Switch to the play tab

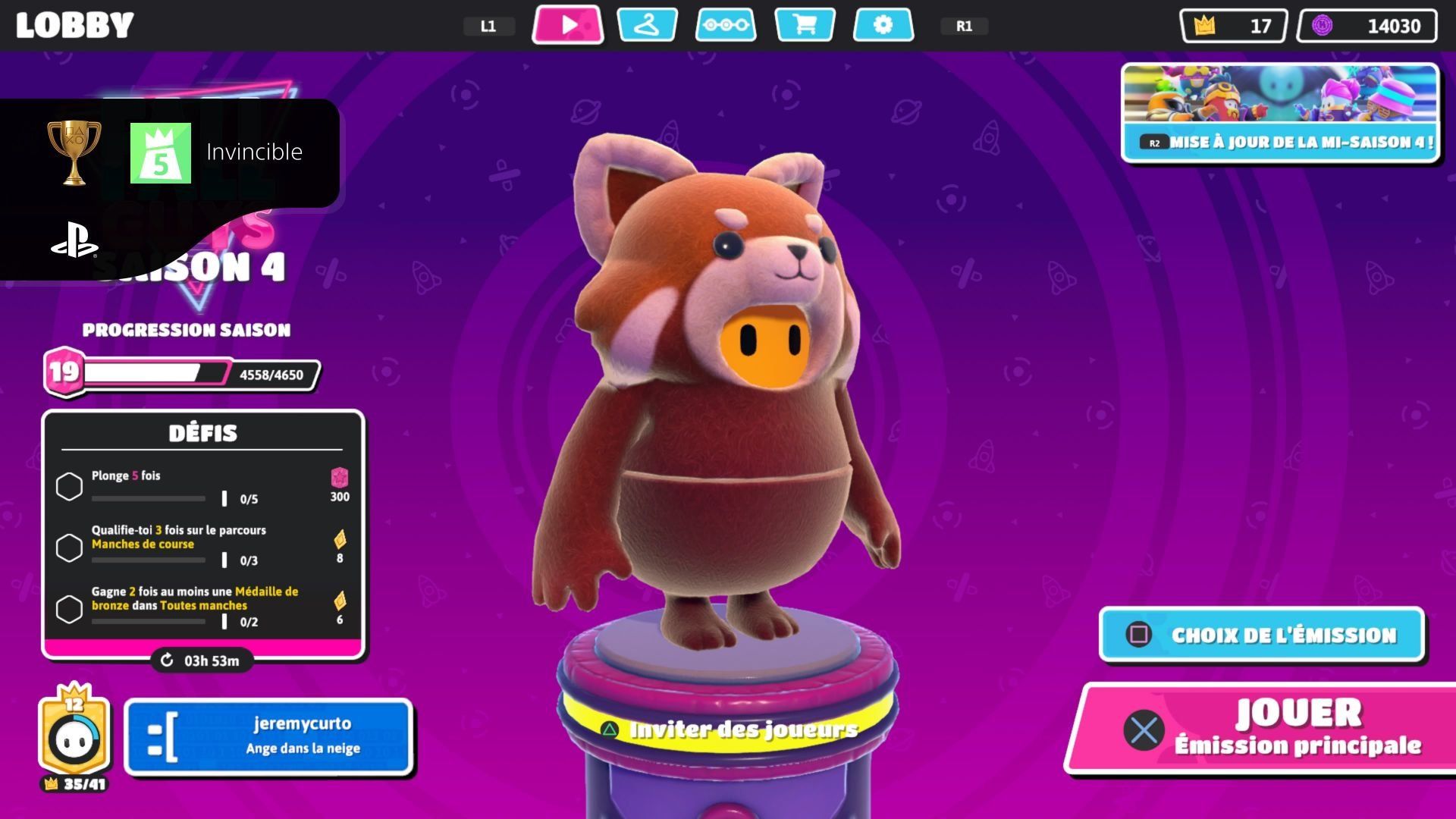point(568,25)
